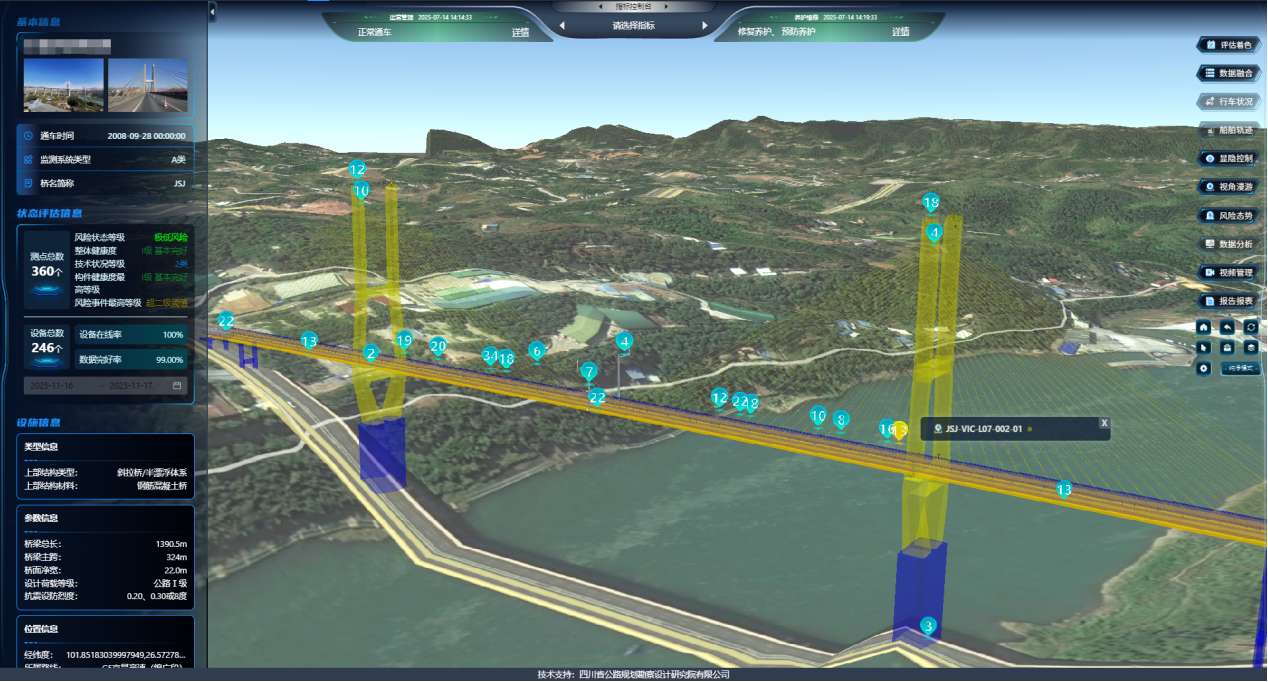Start the 视角漫游 tour
Viewport: 1268px width, 682px height.
click(1229, 186)
